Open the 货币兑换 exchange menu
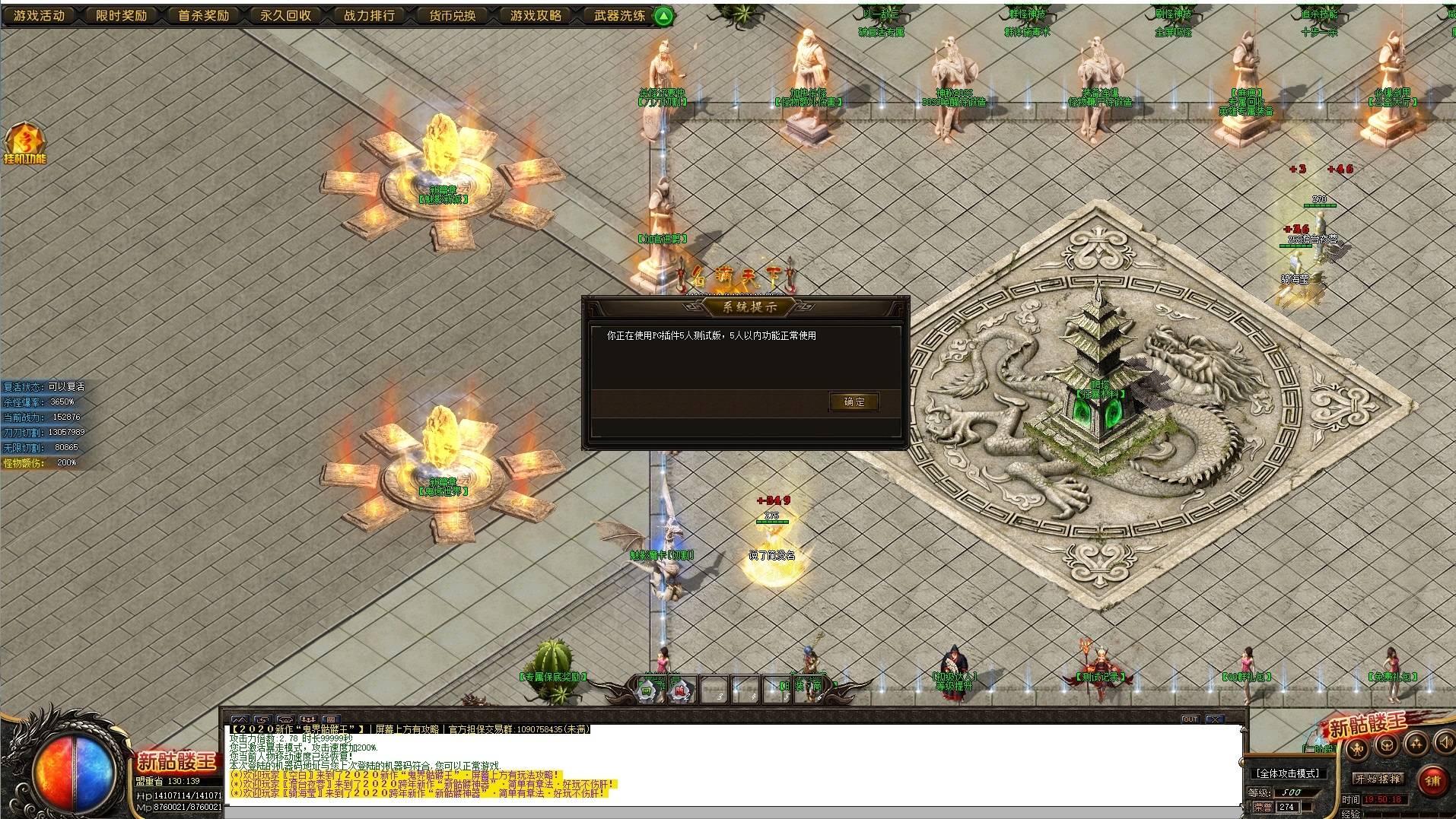Screen dimensions: 1456x819 point(452,15)
